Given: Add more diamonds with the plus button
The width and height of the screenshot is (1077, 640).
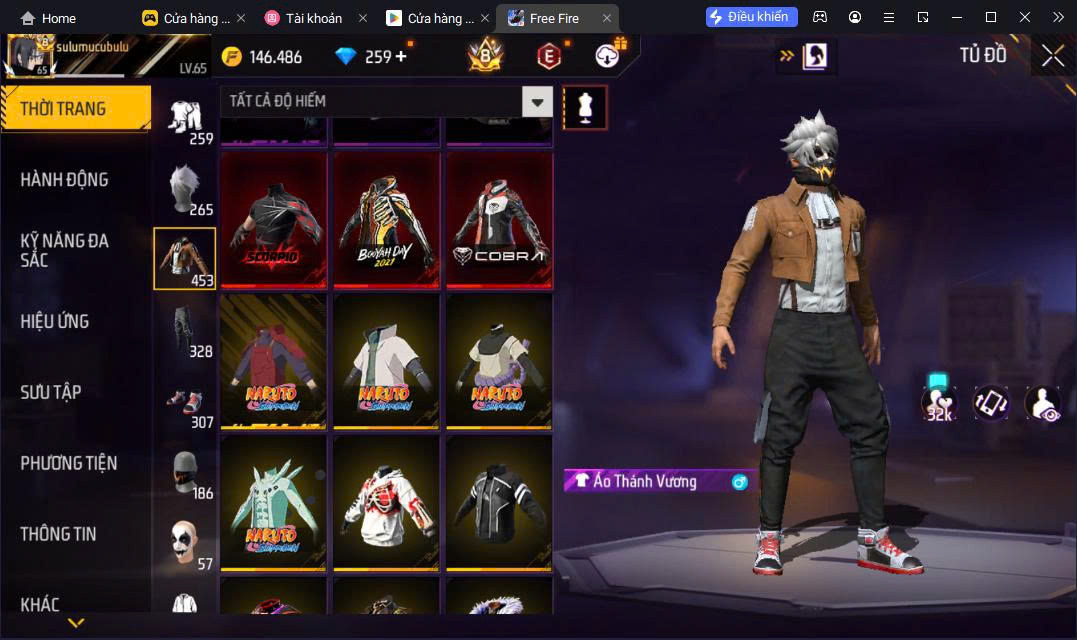Looking at the screenshot, I should (x=401, y=56).
